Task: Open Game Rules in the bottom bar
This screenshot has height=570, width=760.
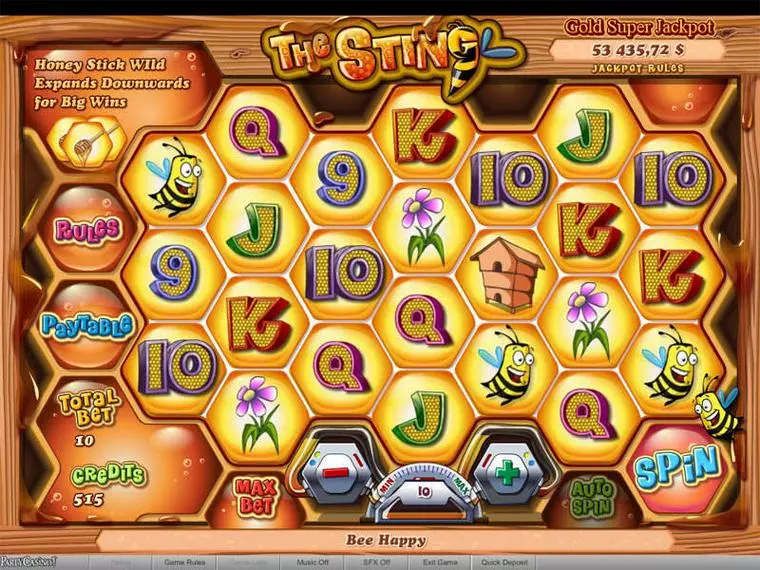Action: click(185, 563)
